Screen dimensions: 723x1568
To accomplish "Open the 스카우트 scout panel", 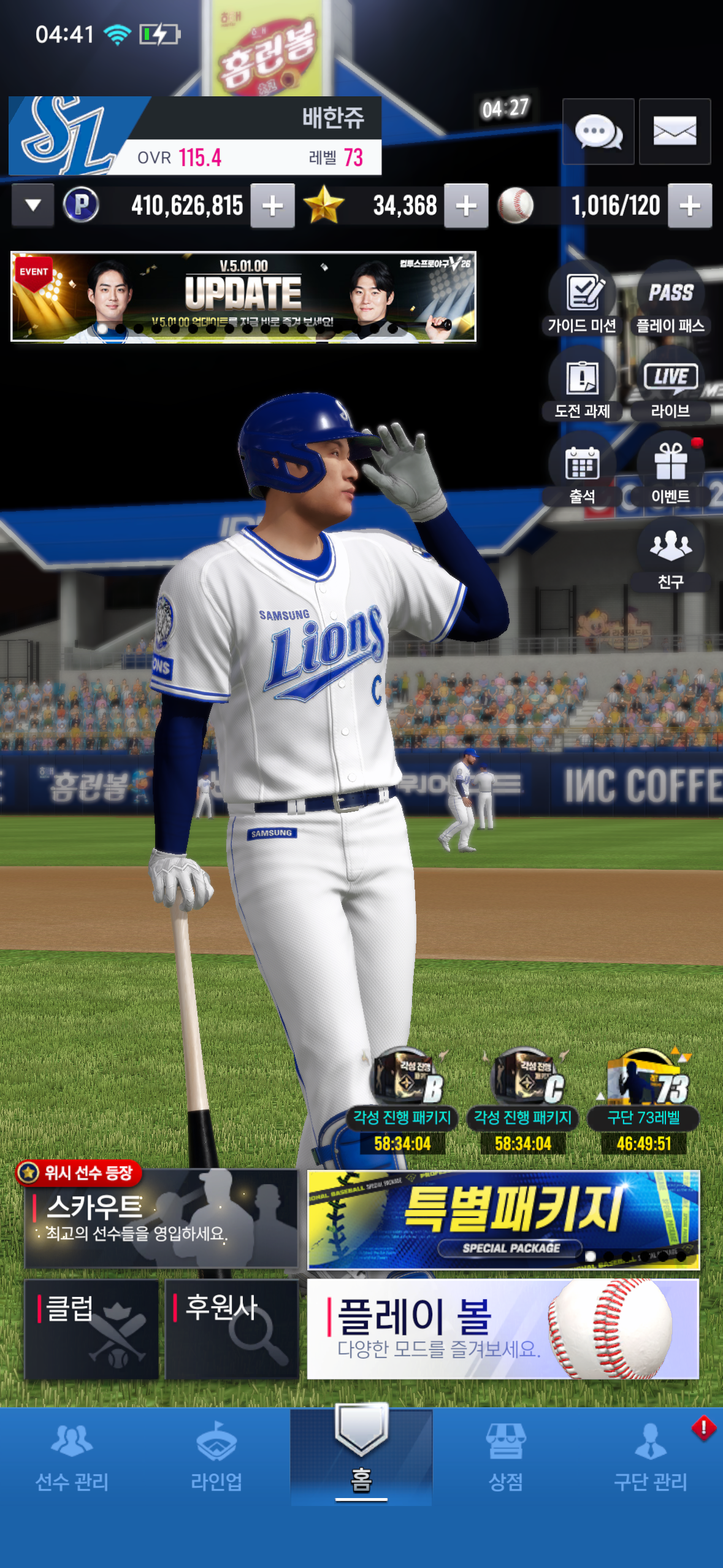I will pyautogui.click(x=161, y=1218).
